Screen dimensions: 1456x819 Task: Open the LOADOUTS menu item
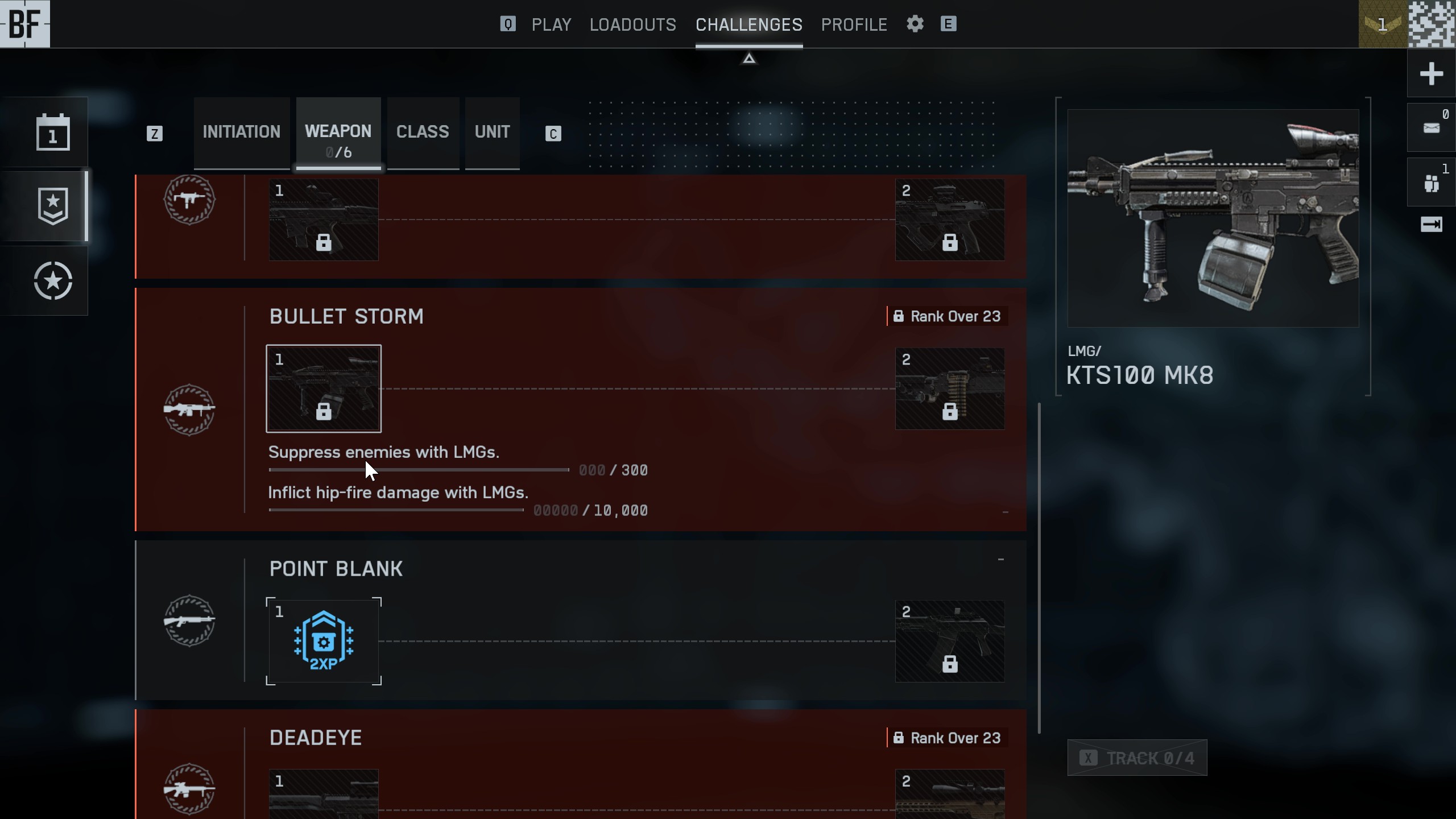pyautogui.click(x=632, y=24)
